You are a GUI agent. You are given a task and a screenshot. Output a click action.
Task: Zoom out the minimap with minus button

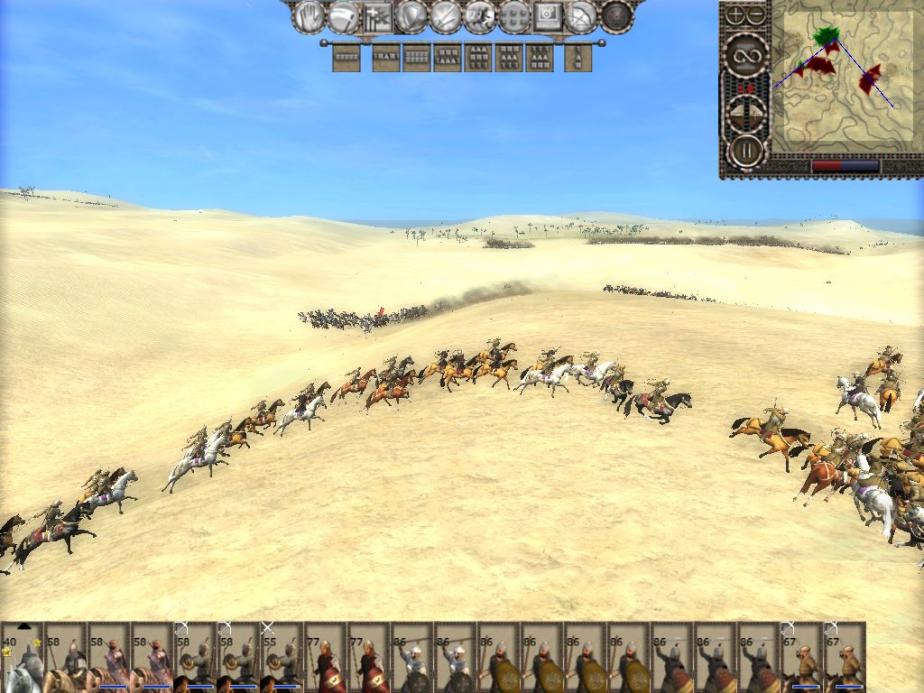(x=756, y=15)
